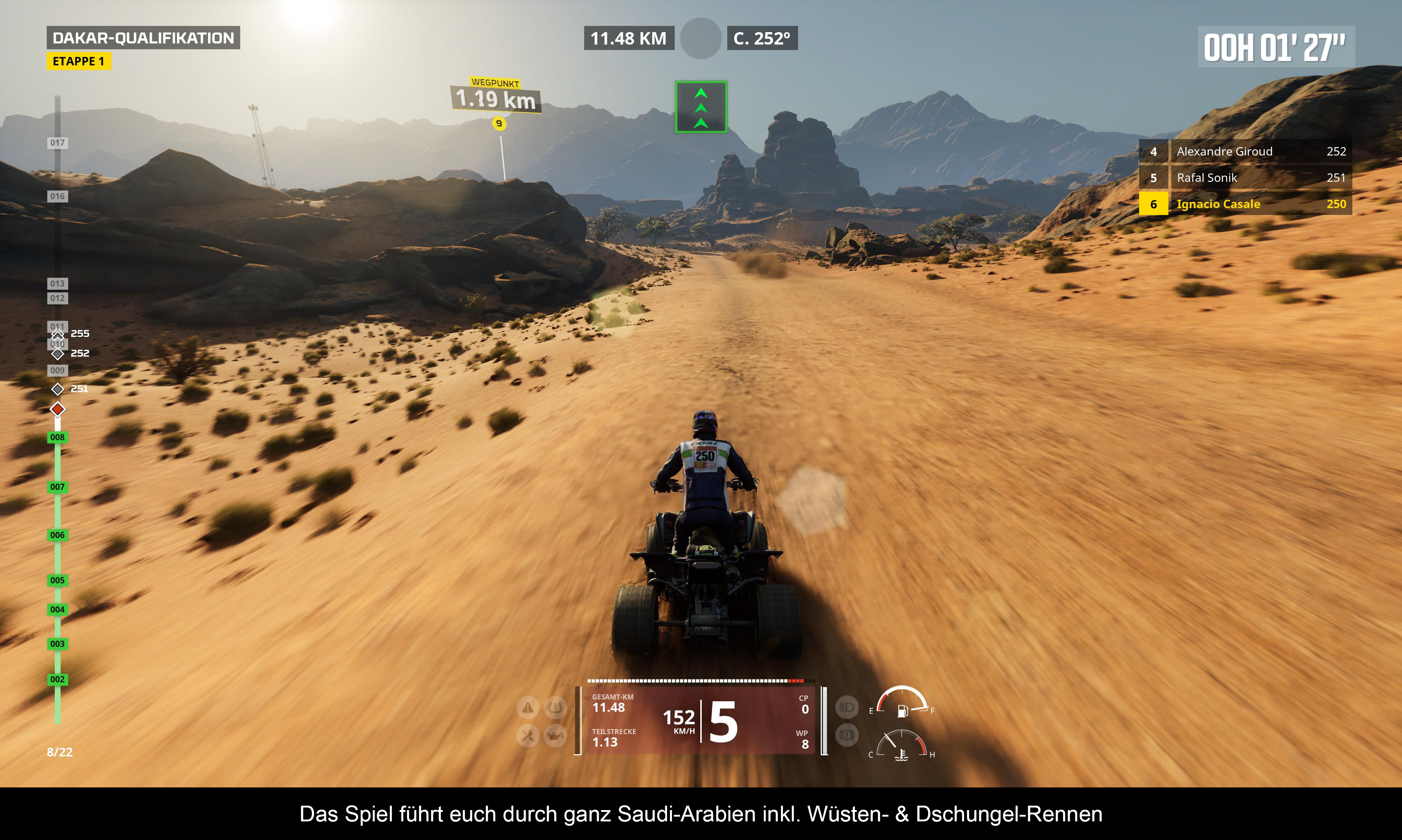
Task: Click the fuel pump gauge icon
Action: [x=903, y=710]
